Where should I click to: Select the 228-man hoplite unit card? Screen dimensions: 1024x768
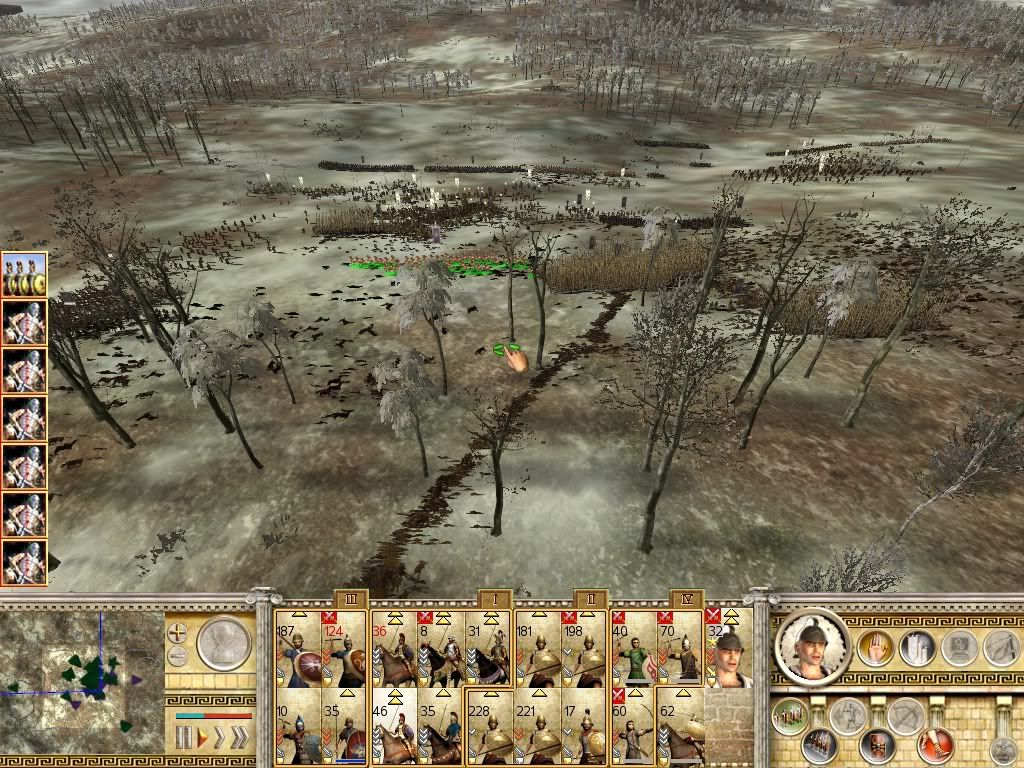pyautogui.click(x=489, y=724)
